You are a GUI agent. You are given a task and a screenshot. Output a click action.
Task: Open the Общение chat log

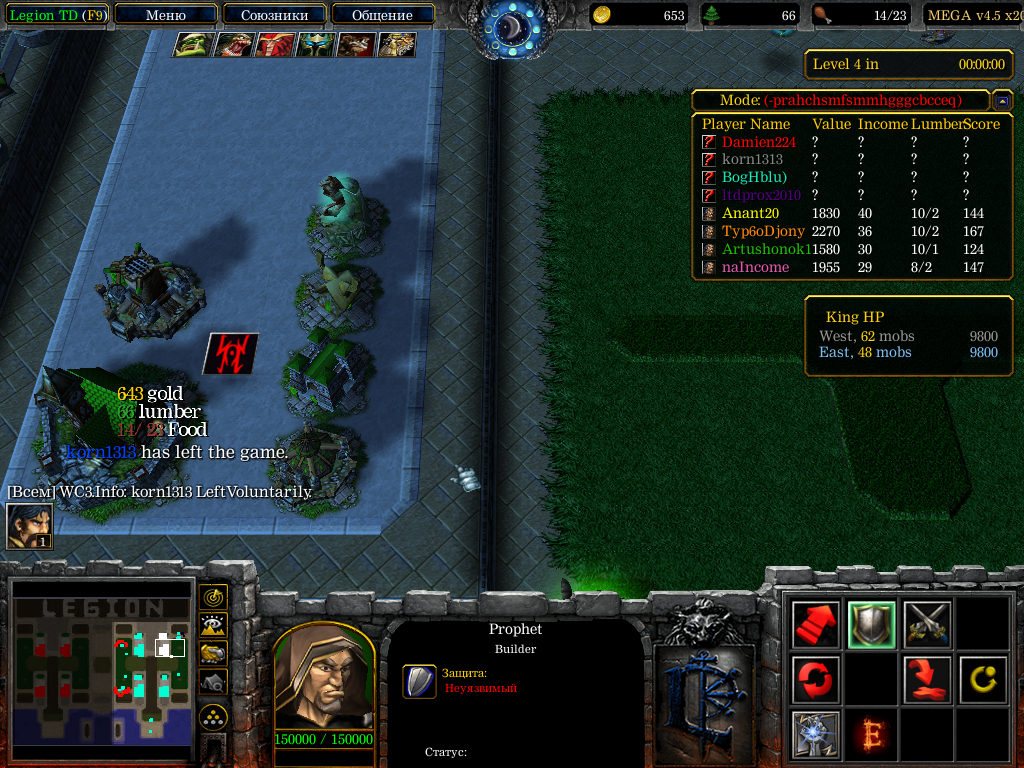382,15
